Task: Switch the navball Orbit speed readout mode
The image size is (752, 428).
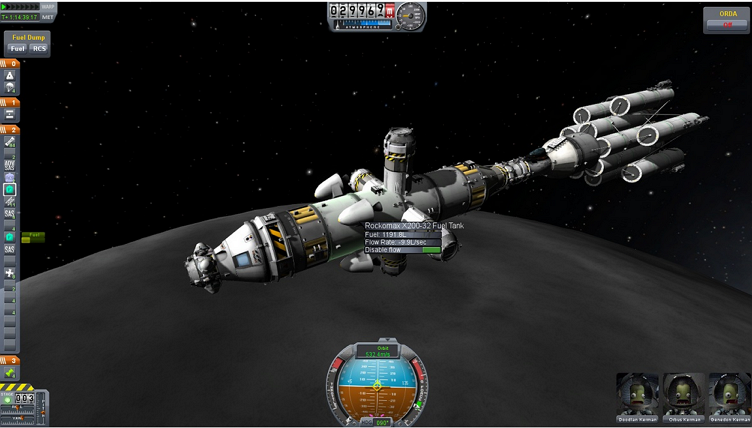Action: click(376, 351)
